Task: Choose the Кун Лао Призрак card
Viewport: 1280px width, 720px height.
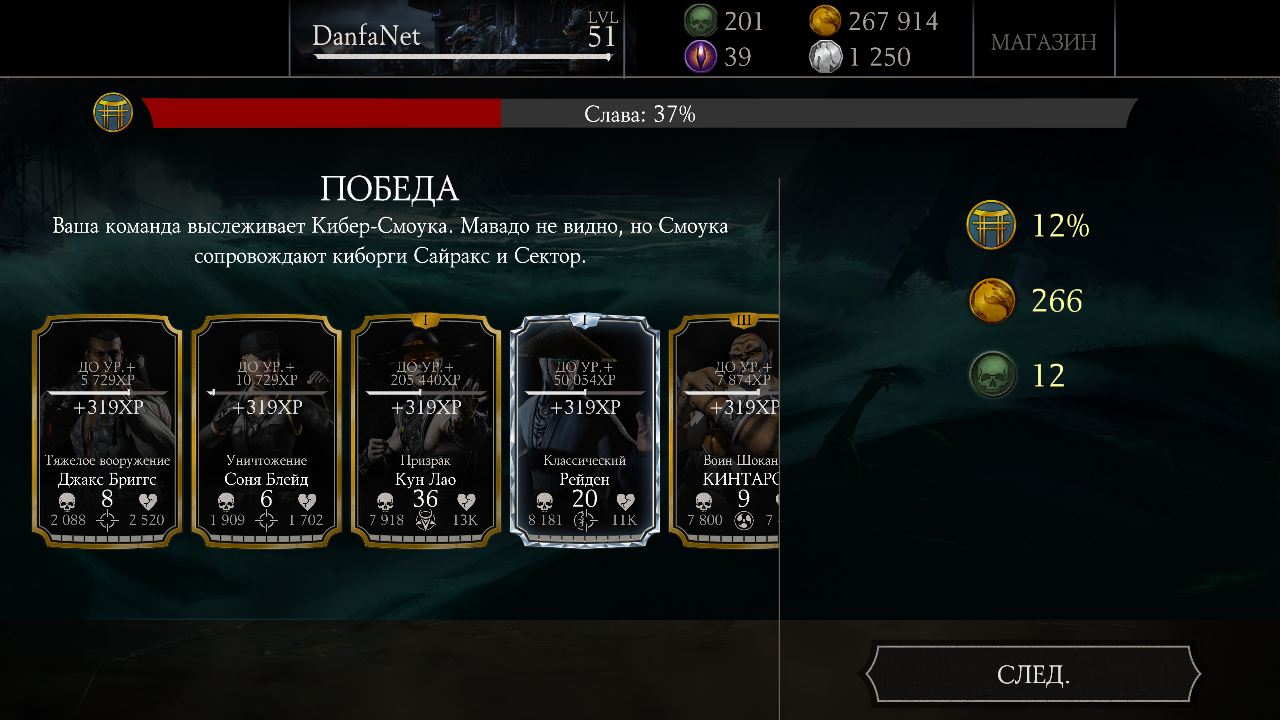Action: pos(426,431)
